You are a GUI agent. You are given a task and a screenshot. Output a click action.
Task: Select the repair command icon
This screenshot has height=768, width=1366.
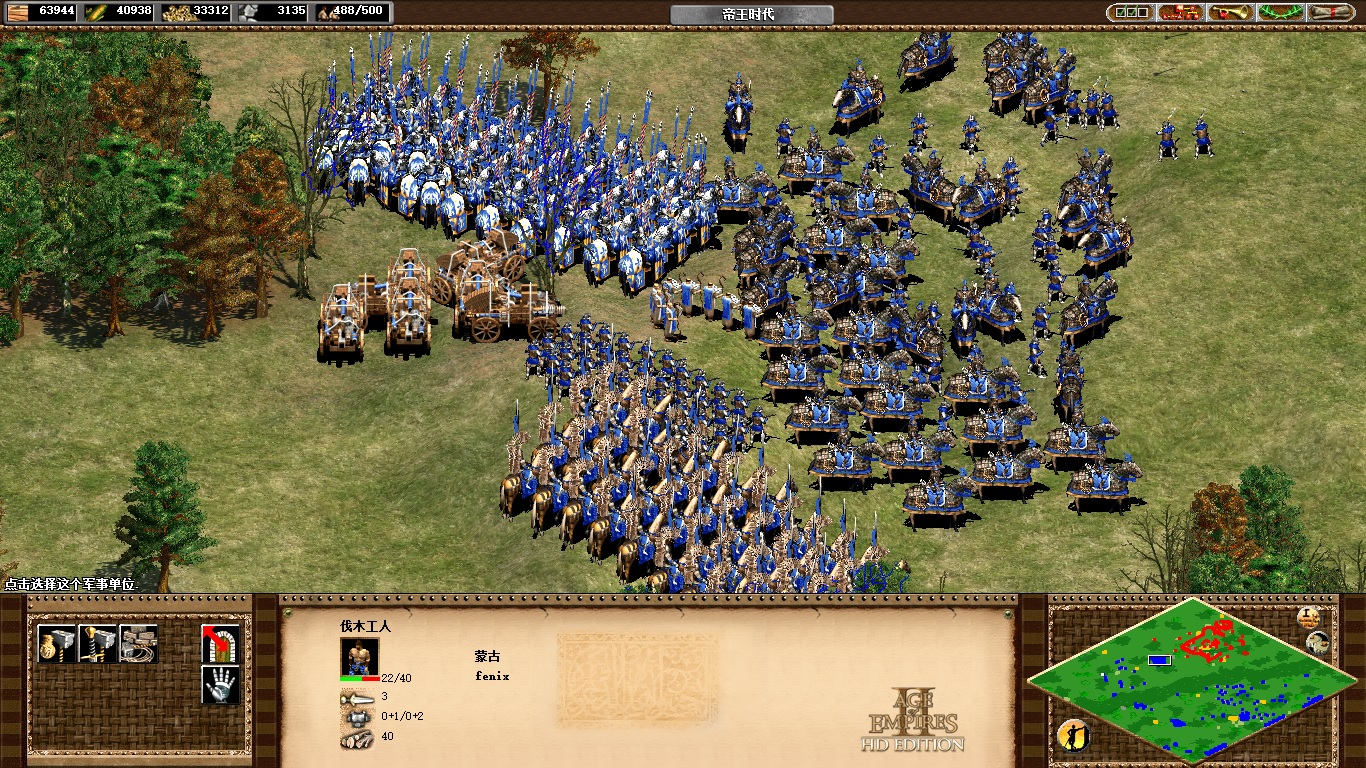(139, 644)
